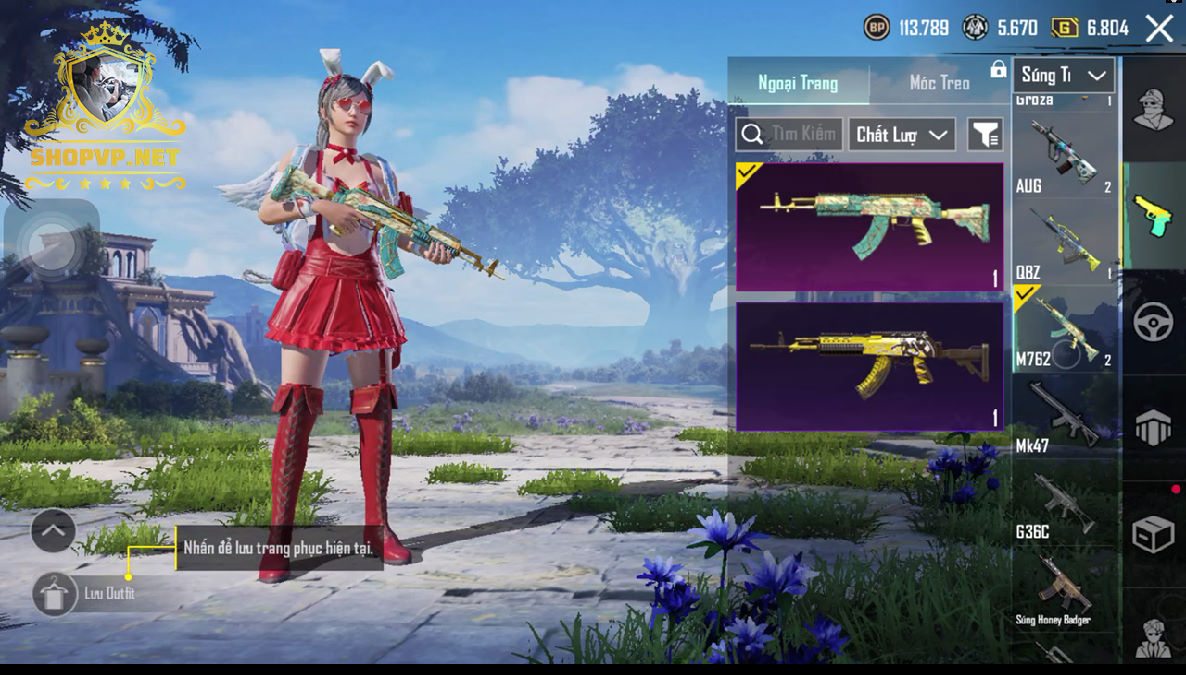The width and height of the screenshot is (1186, 675).
Task: Expand the round up-arrow button
Action: click(x=53, y=531)
